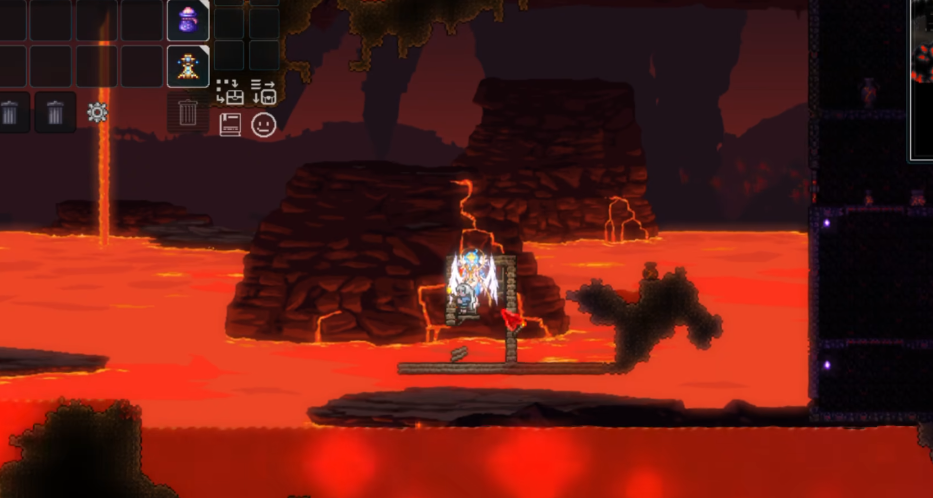
Task: Open the emote smiley face menu
Action: pyautogui.click(x=263, y=125)
